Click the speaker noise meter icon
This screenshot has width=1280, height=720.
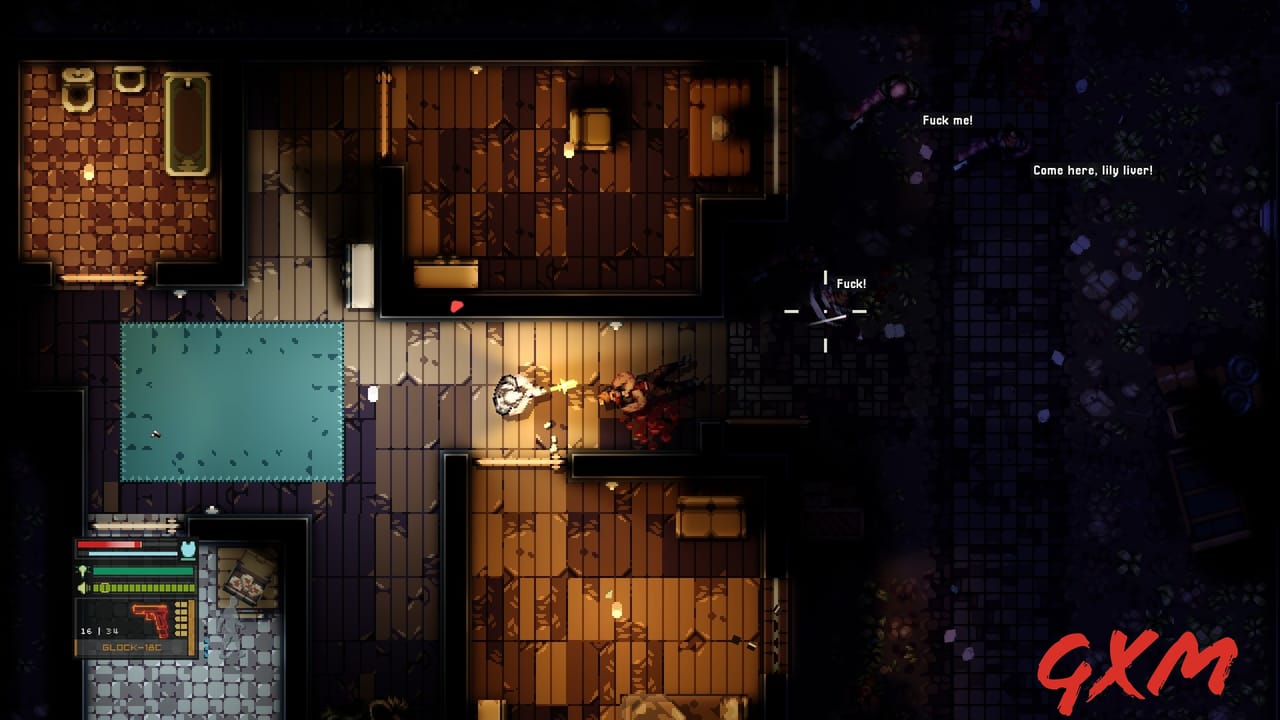point(82,587)
